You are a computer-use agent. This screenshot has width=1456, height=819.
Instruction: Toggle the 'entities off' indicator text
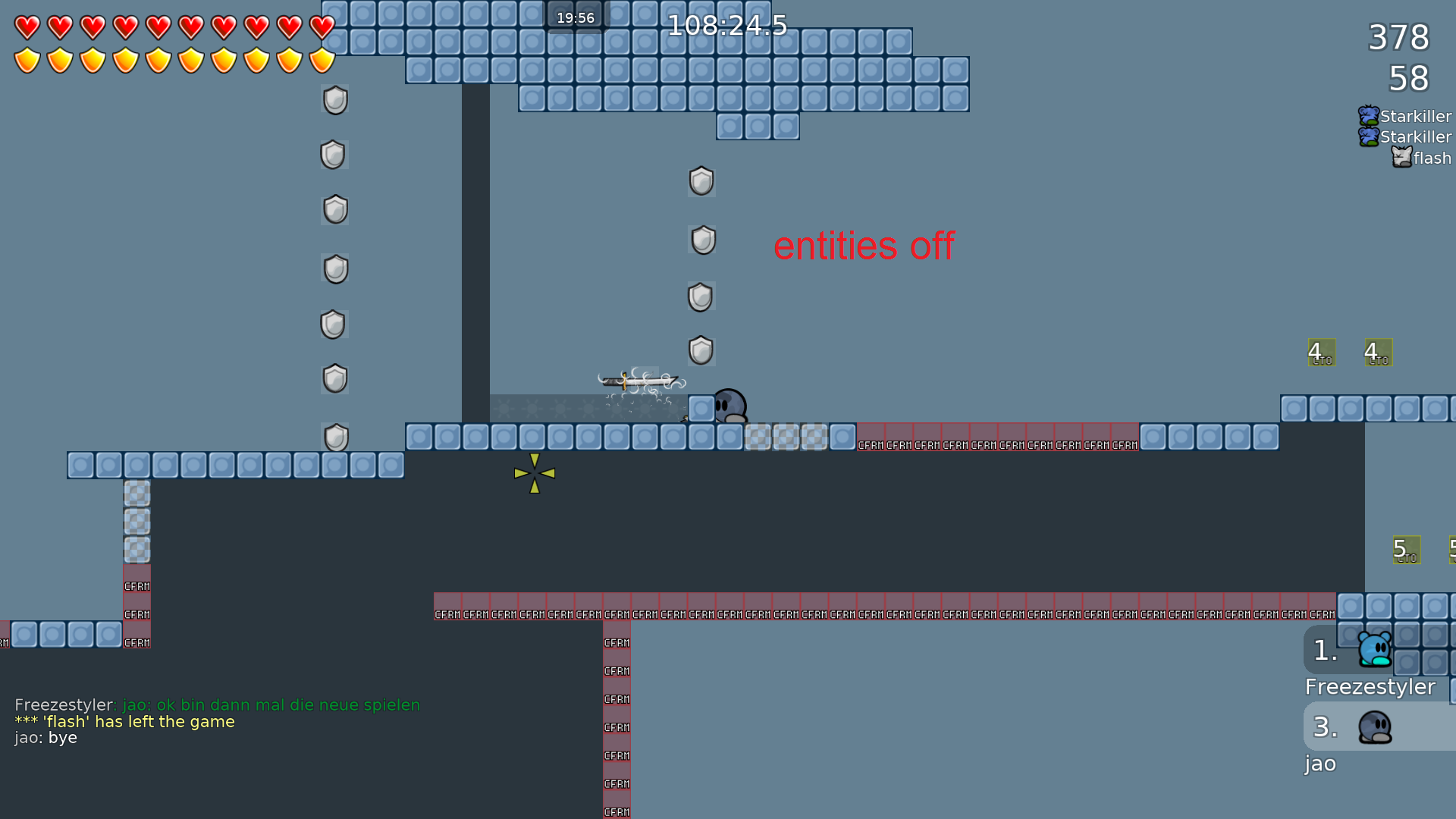pos(864,246)
